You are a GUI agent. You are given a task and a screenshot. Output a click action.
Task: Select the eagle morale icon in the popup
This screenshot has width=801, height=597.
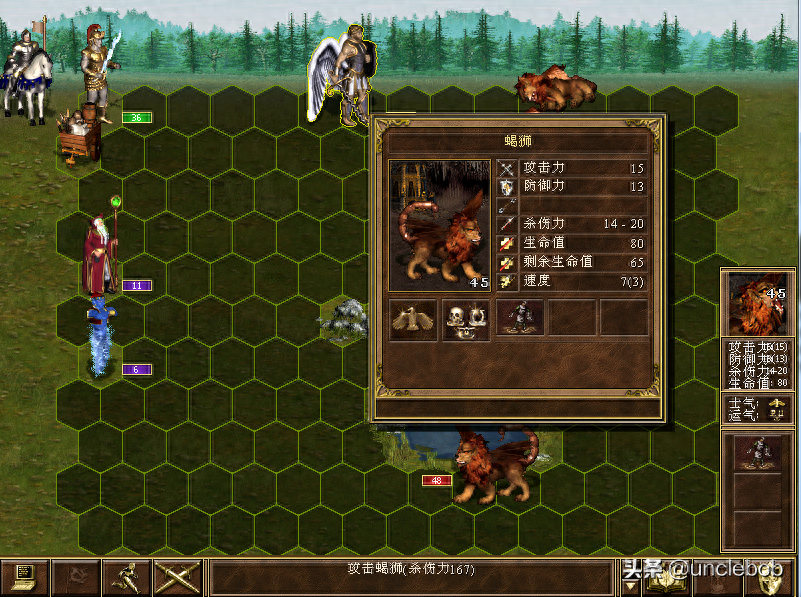point(412,319)
